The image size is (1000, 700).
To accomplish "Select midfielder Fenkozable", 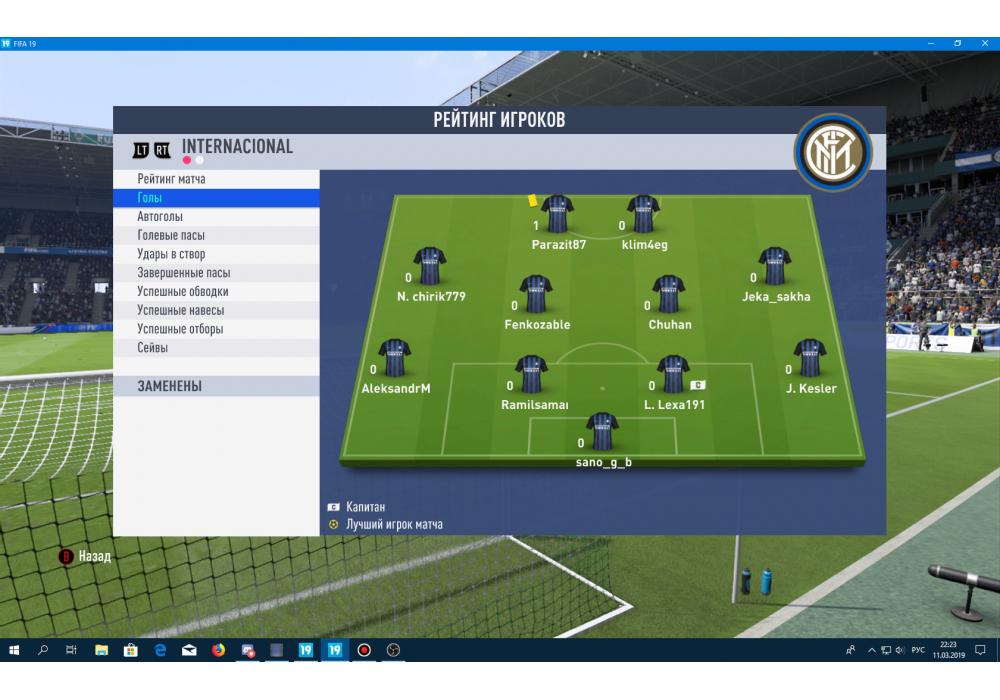I will coord(536,295).
